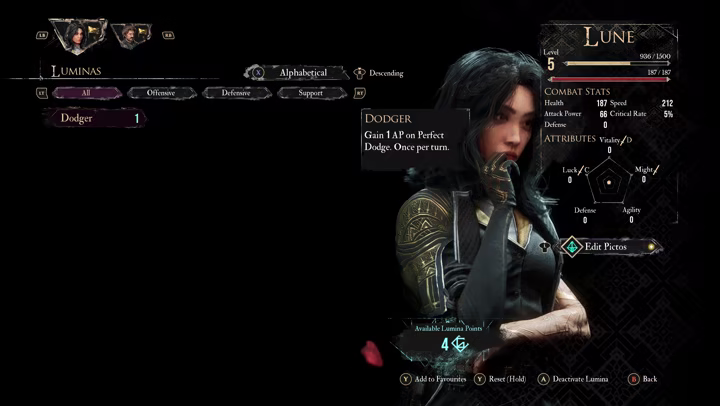The height and width of the screenshot is (406, 720).
Task: Choose the Support luminas tab
Action: tap(311, 93)
